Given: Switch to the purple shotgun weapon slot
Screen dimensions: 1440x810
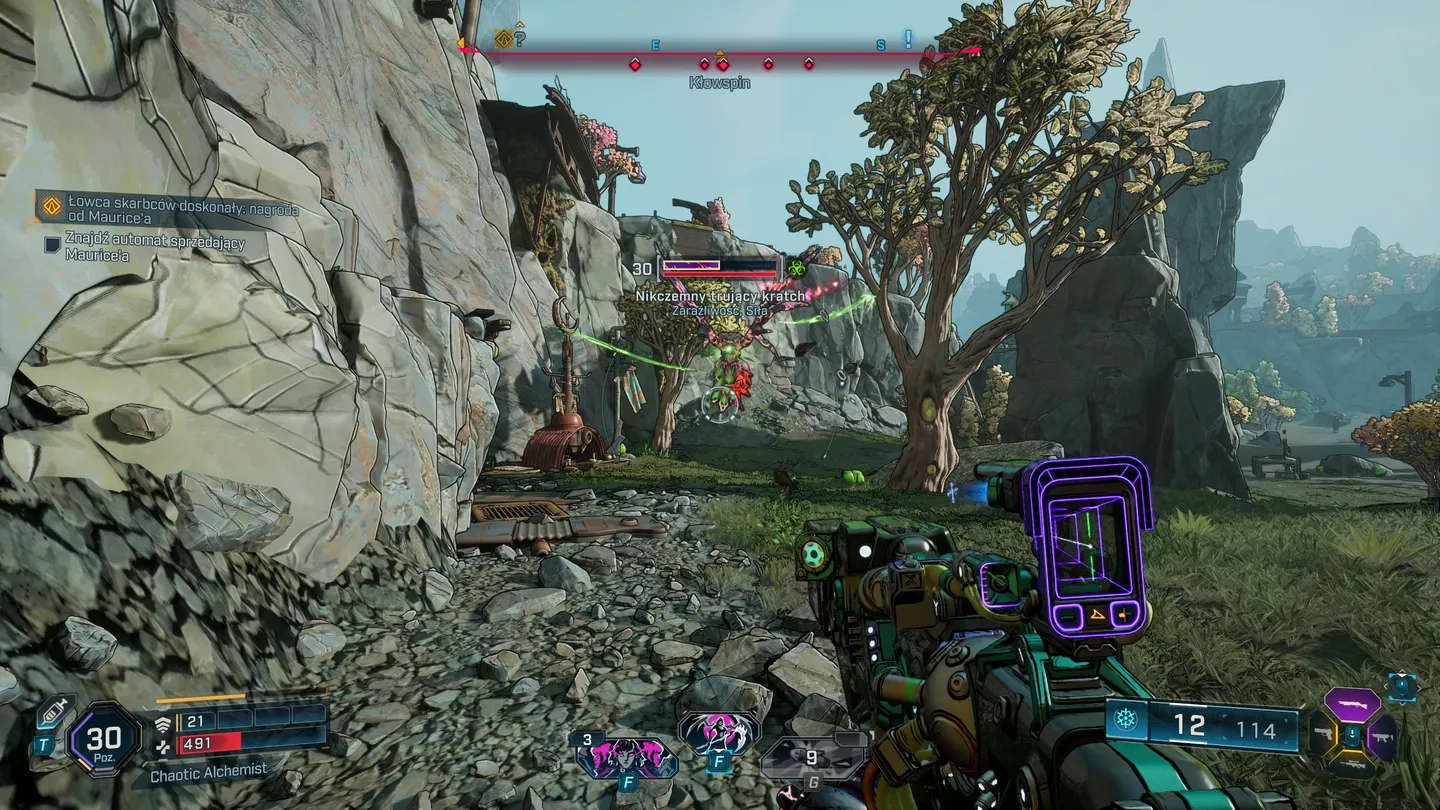Looking at the screenshot, I should point(1352,704).
